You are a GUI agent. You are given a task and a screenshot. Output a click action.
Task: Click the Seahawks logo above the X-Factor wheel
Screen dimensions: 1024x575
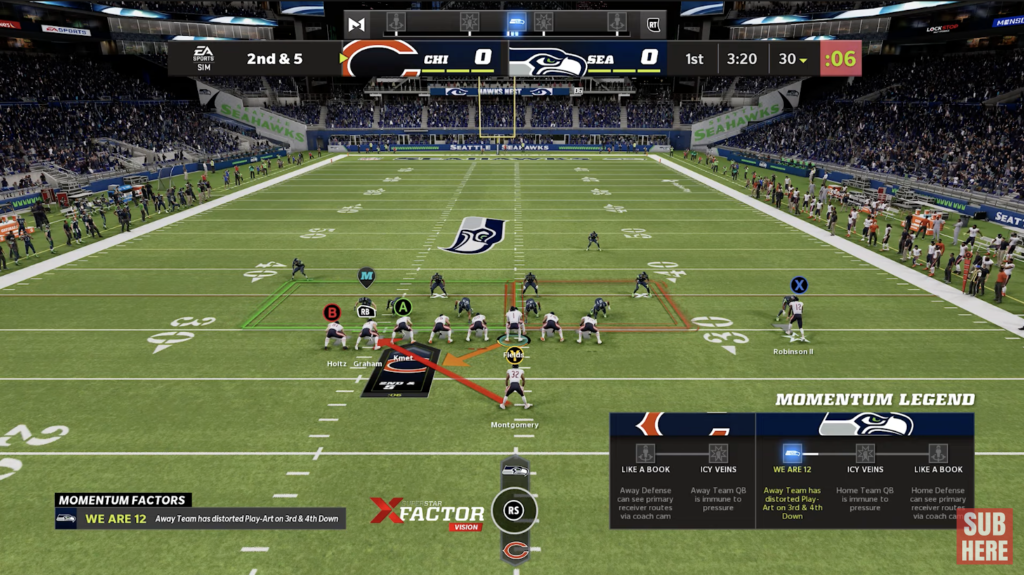pos(515,470)
